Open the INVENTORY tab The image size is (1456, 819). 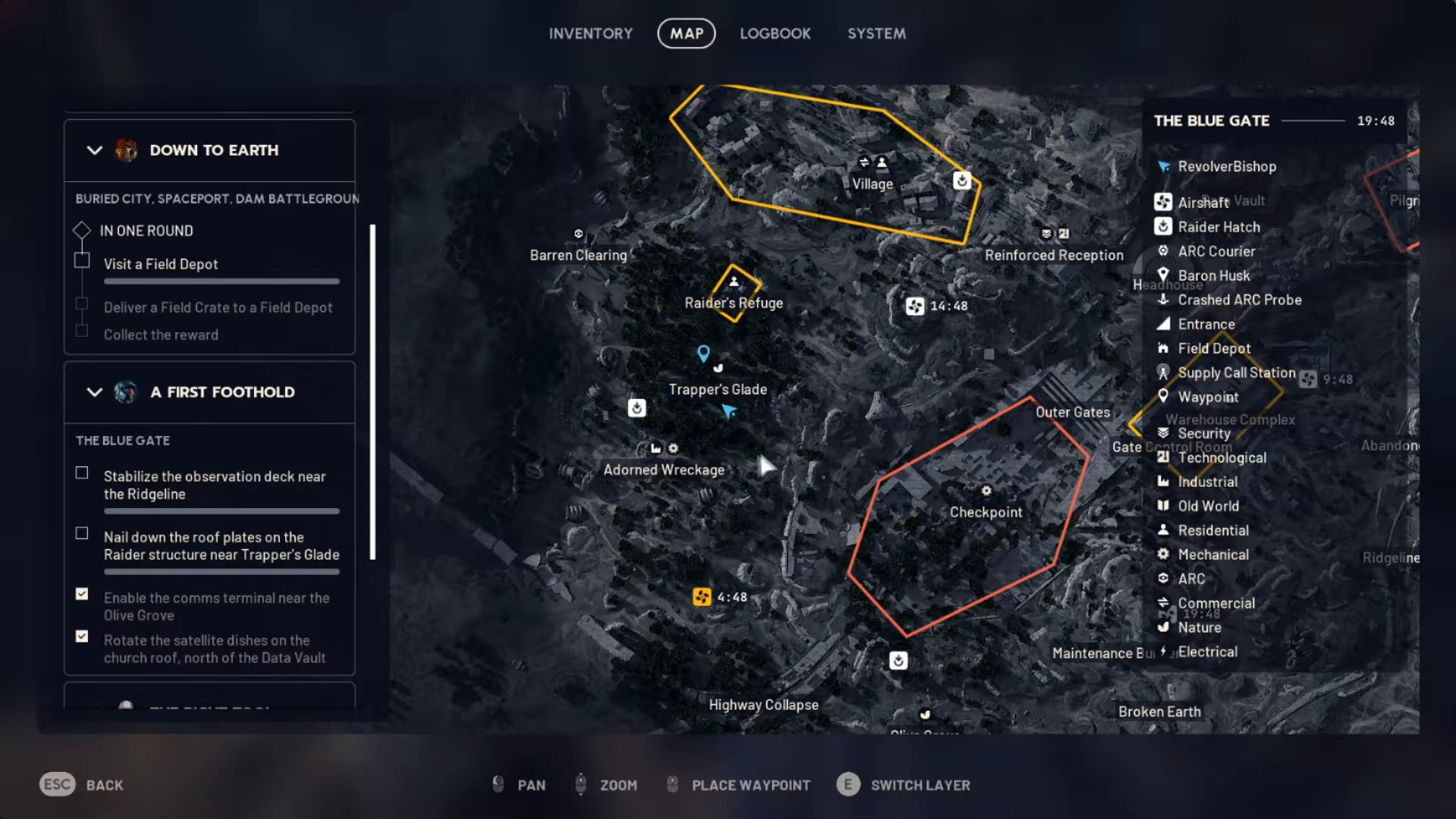(591, 33)
